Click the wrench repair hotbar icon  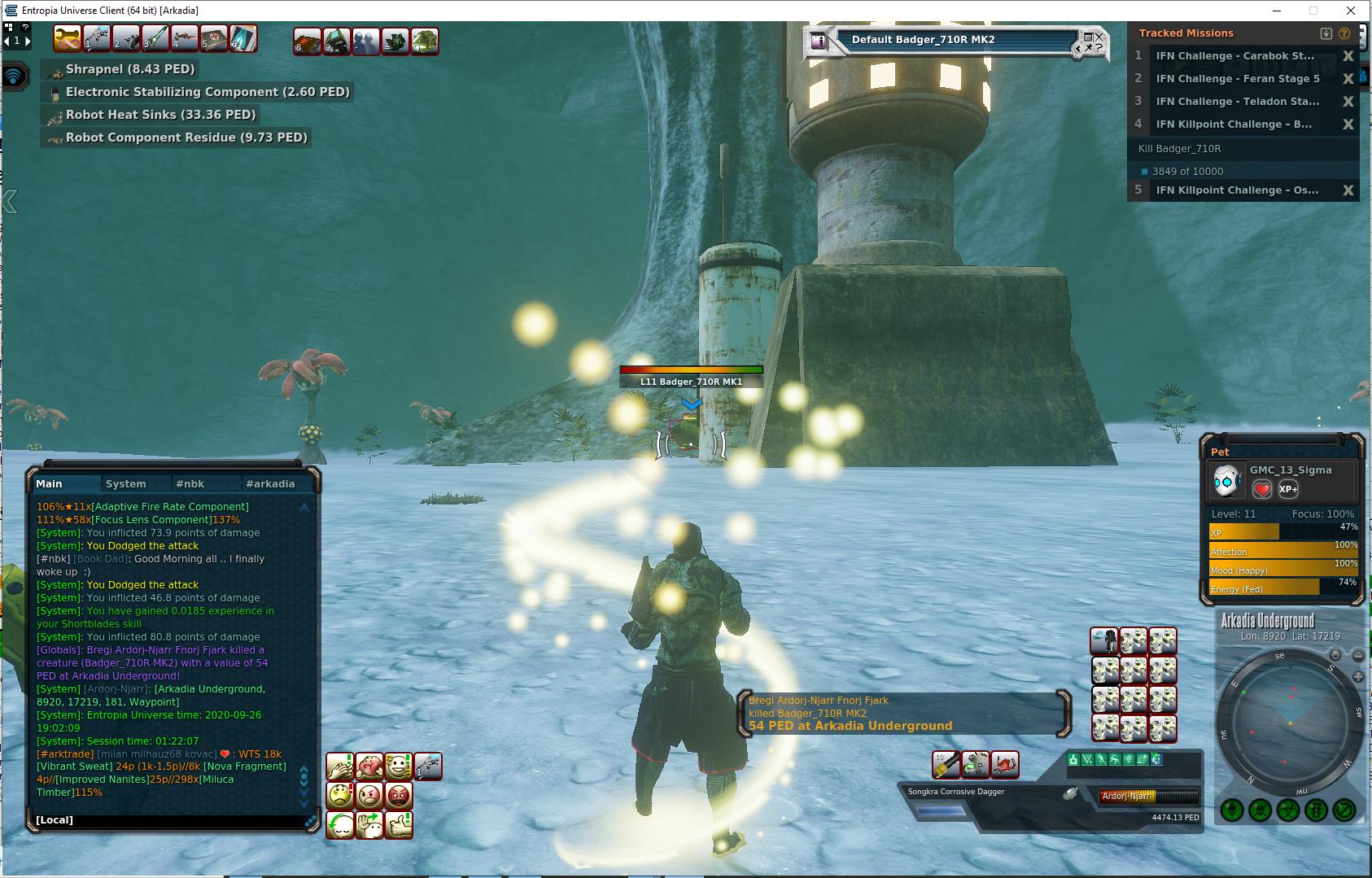[x=68, y=39]
